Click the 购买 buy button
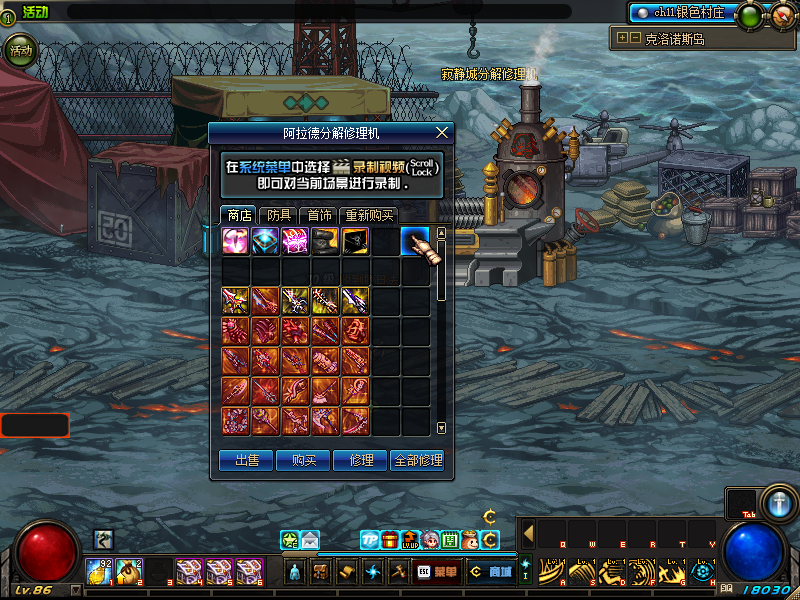Screen dimensions: 800x600 pos(303,460)
